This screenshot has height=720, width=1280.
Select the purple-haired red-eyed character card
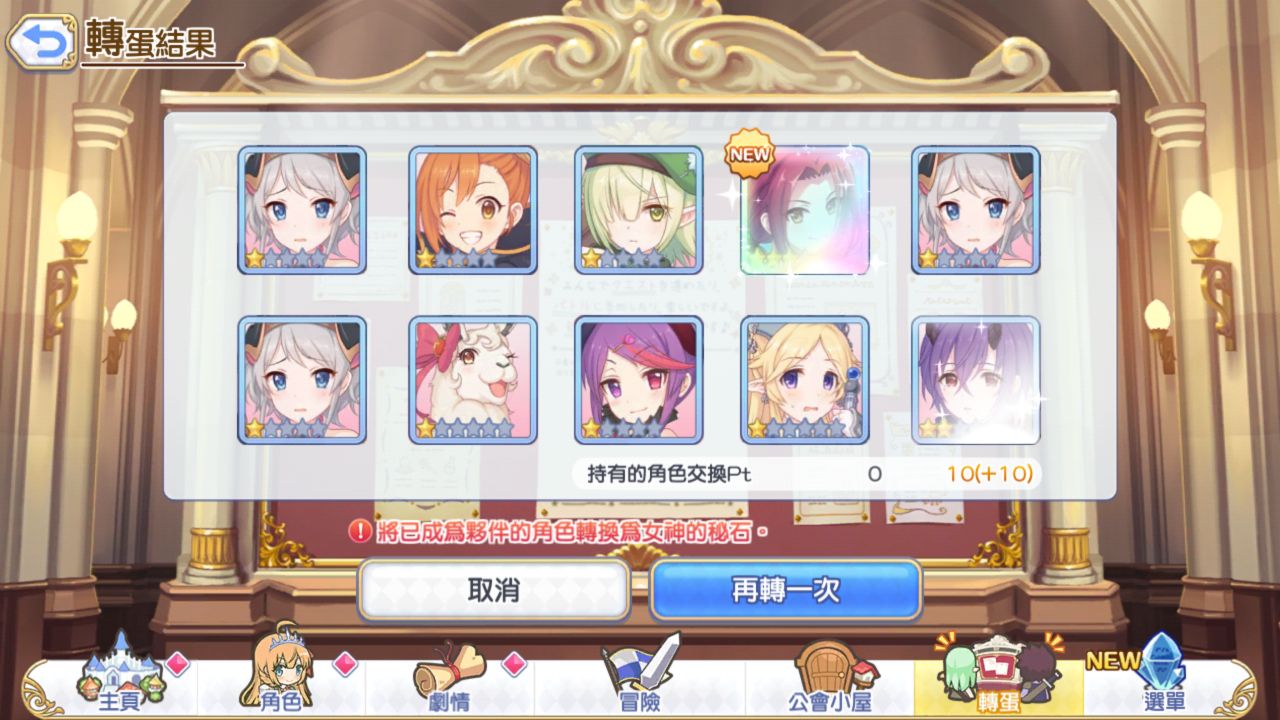[x=638, y=380]
